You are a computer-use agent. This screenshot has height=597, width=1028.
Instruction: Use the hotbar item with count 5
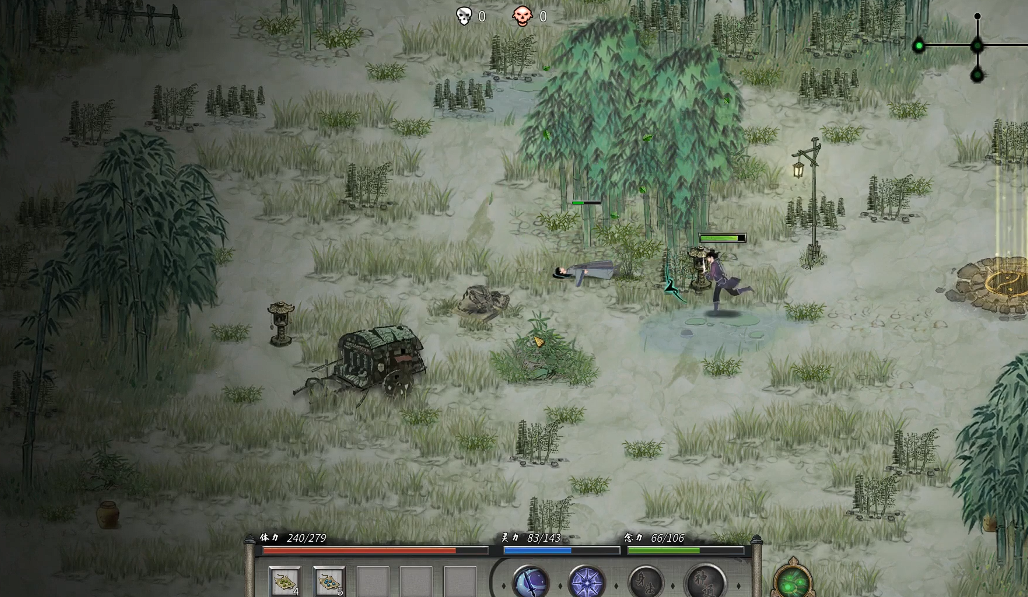point(329,581)
